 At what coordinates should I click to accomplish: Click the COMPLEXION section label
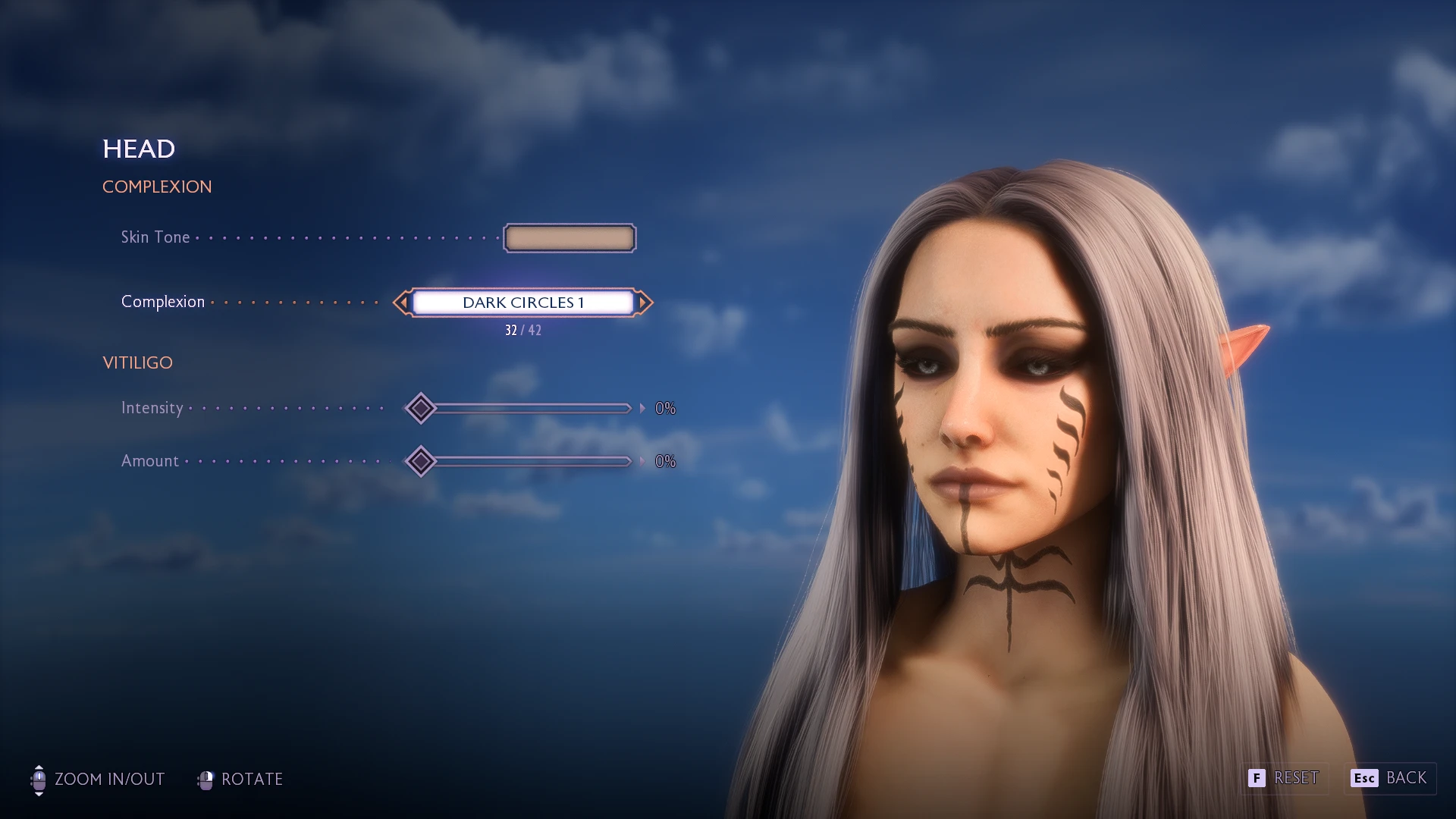[157, 187]
